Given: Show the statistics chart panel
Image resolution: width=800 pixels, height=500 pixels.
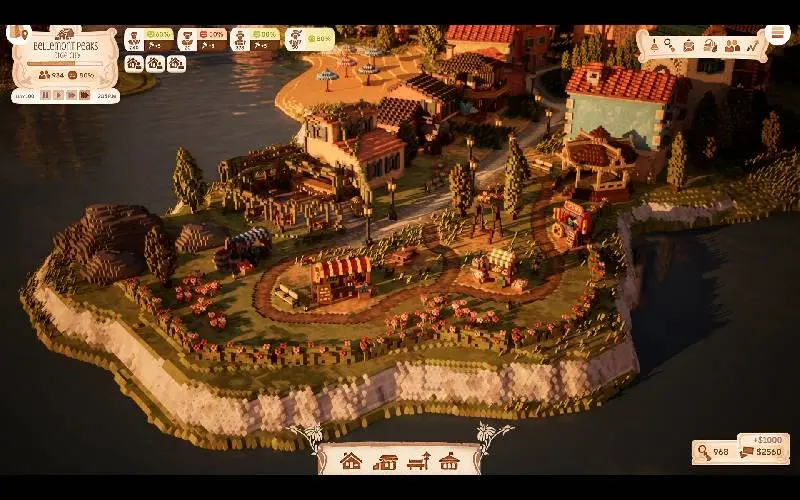Looking at the screenshot, I should (753, 45).
